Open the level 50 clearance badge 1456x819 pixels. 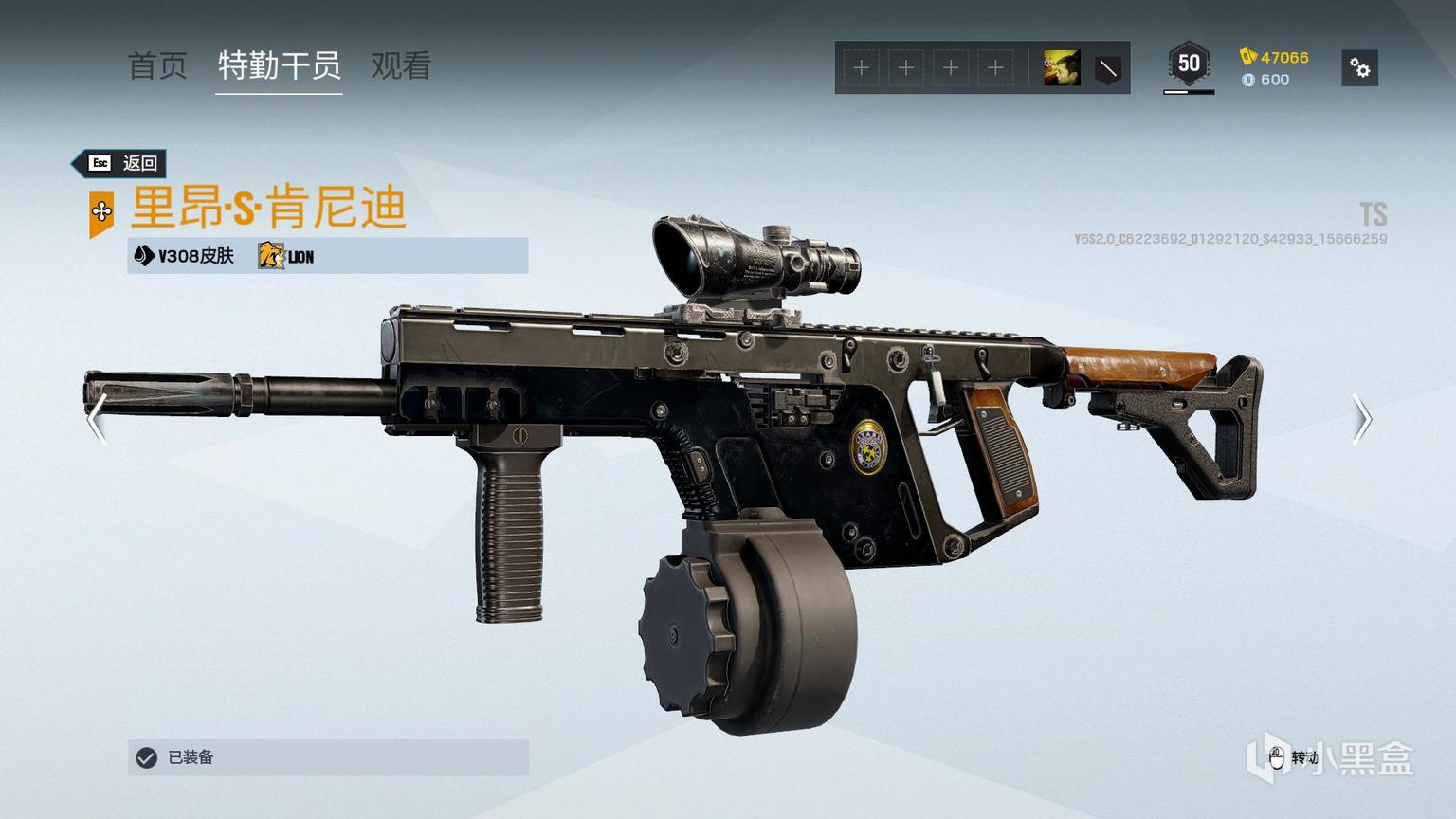1188,64
